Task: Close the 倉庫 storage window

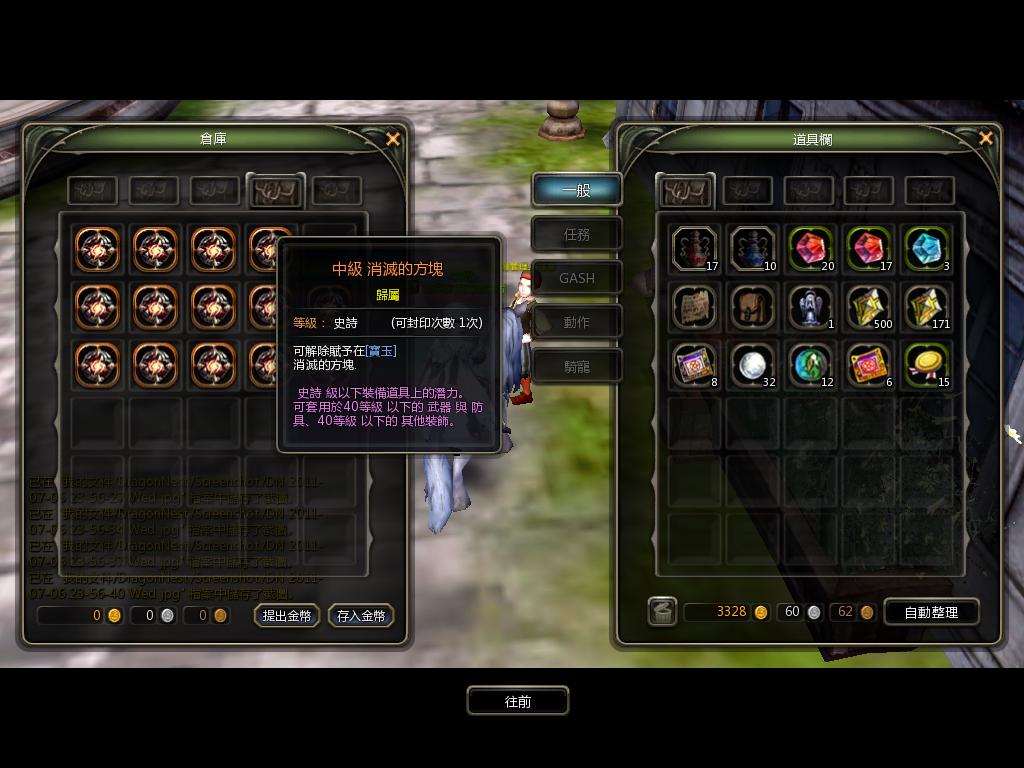Action: pyautogui.click(x=393, y=139)
